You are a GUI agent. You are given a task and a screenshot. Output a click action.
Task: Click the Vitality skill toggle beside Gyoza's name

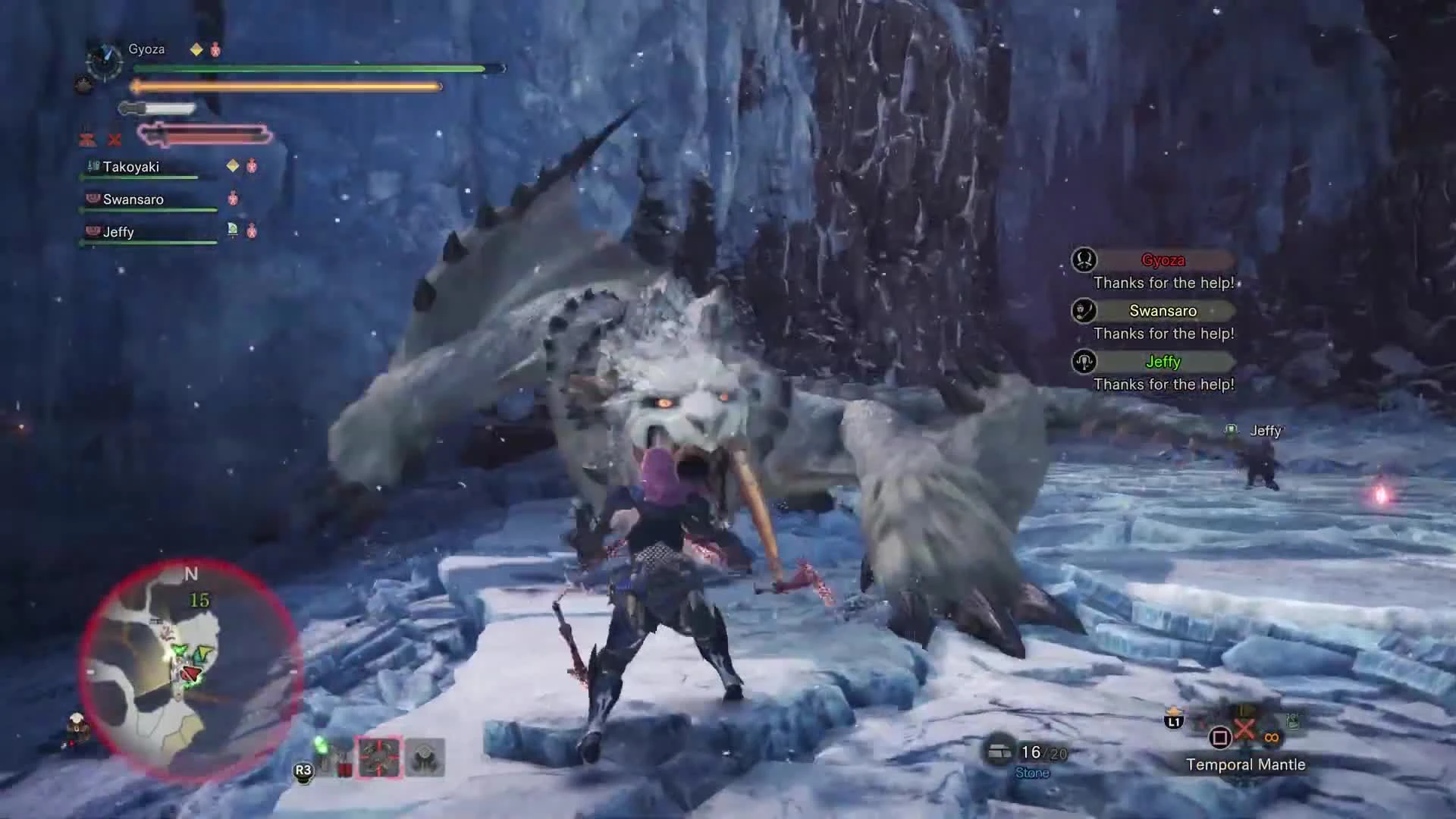(196, 49)
